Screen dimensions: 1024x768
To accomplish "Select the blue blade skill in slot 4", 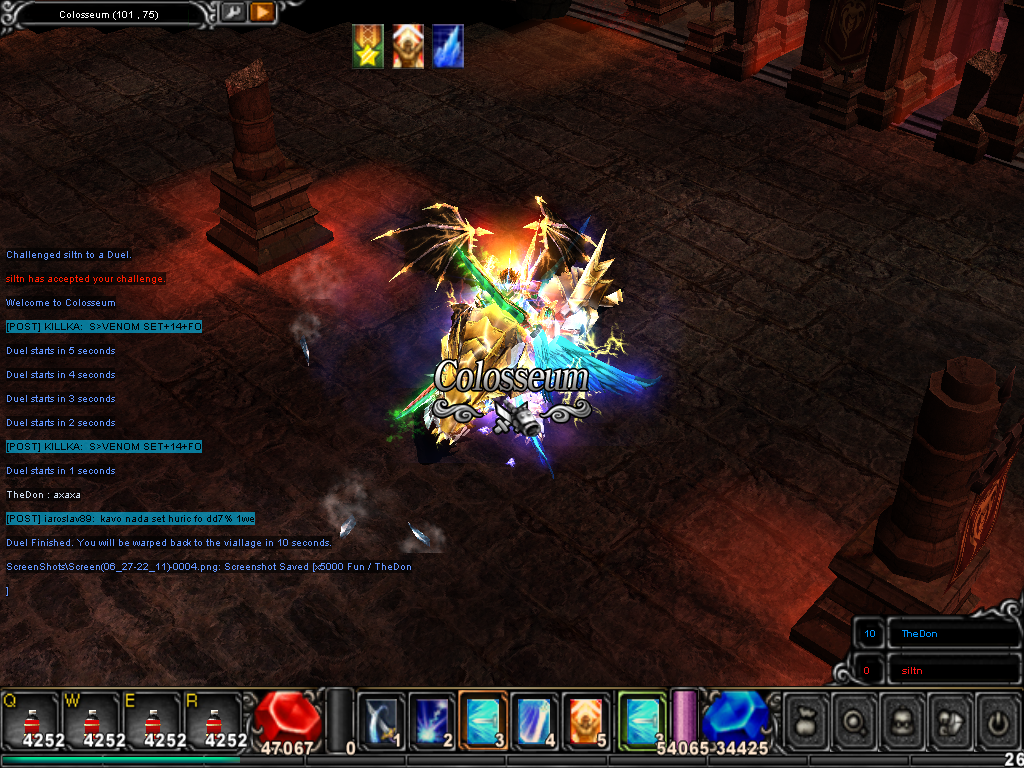I will click(535, 720).
